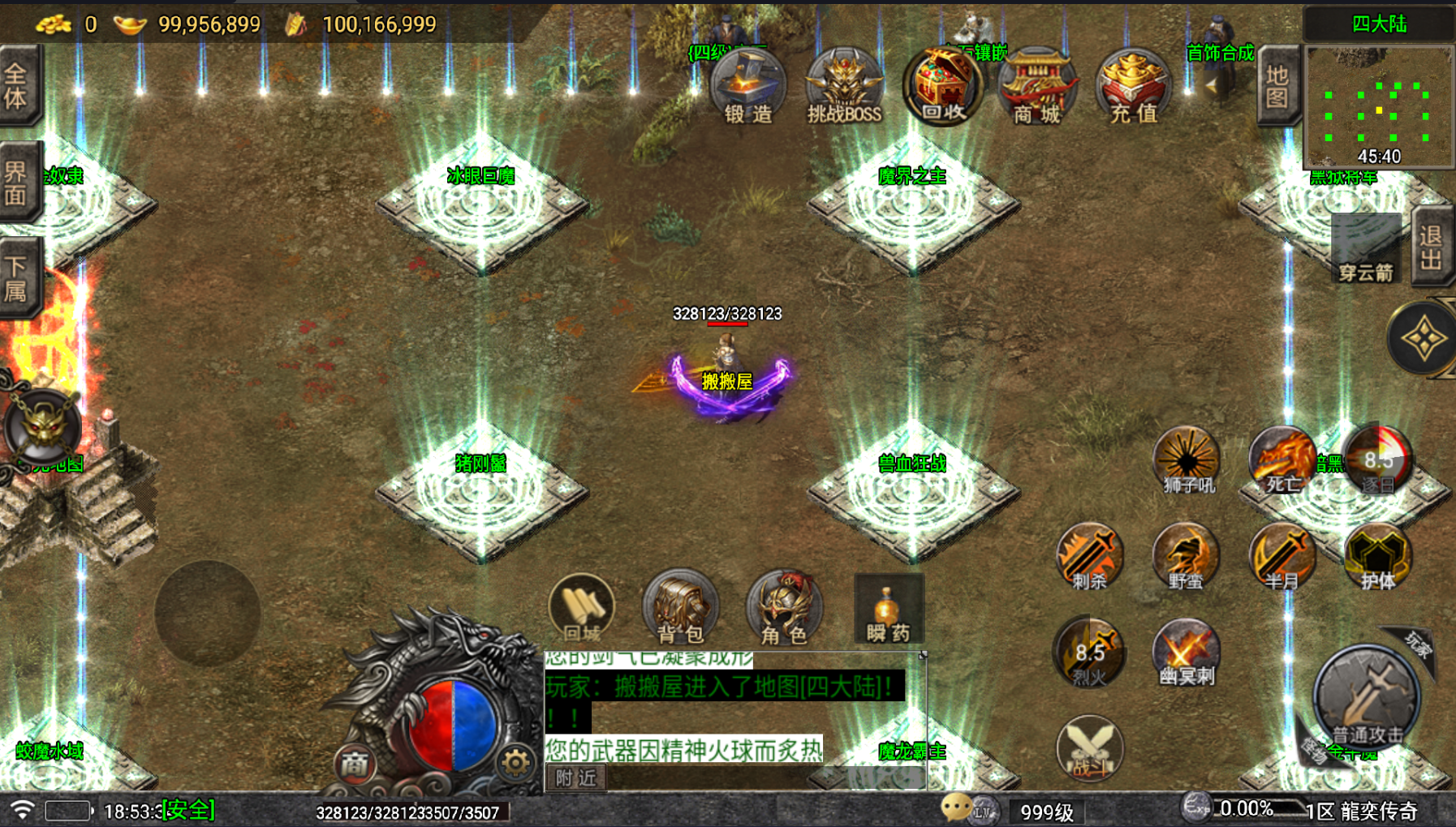Viewport: 1456px width, 827px height.
Task: Open the 回收 recycle chest
Action: 941,85
